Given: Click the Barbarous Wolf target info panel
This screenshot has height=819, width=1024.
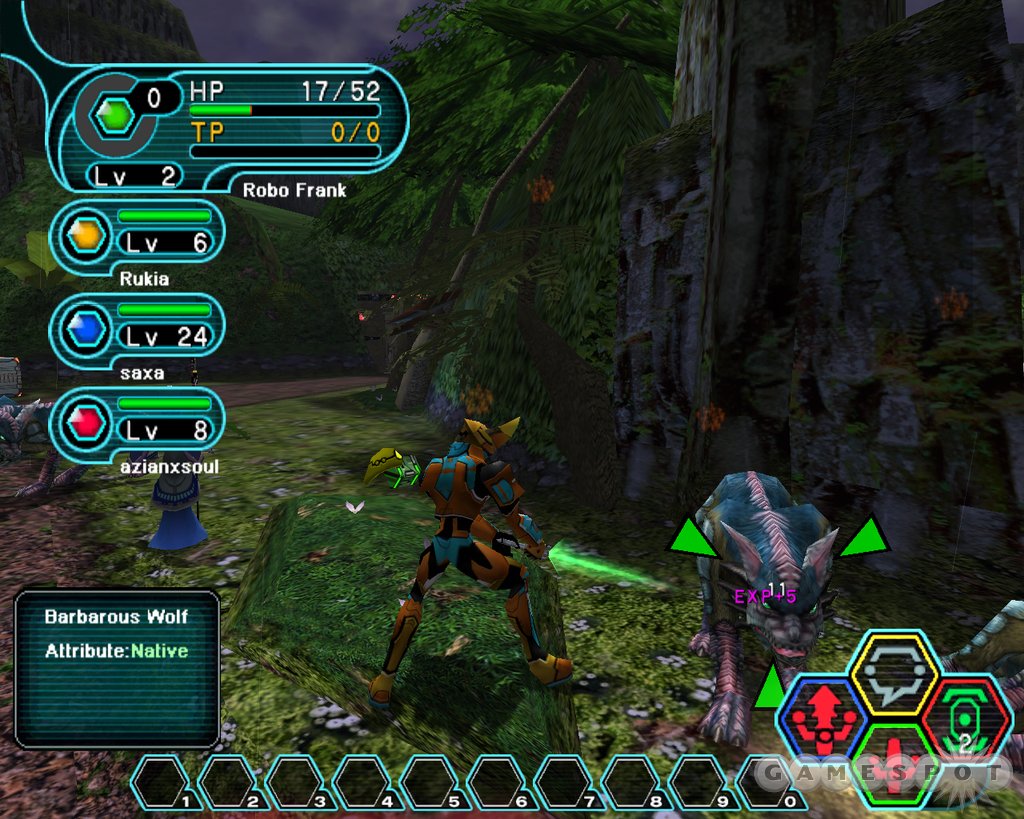Looking at the screenshot, I should point(117,668).
